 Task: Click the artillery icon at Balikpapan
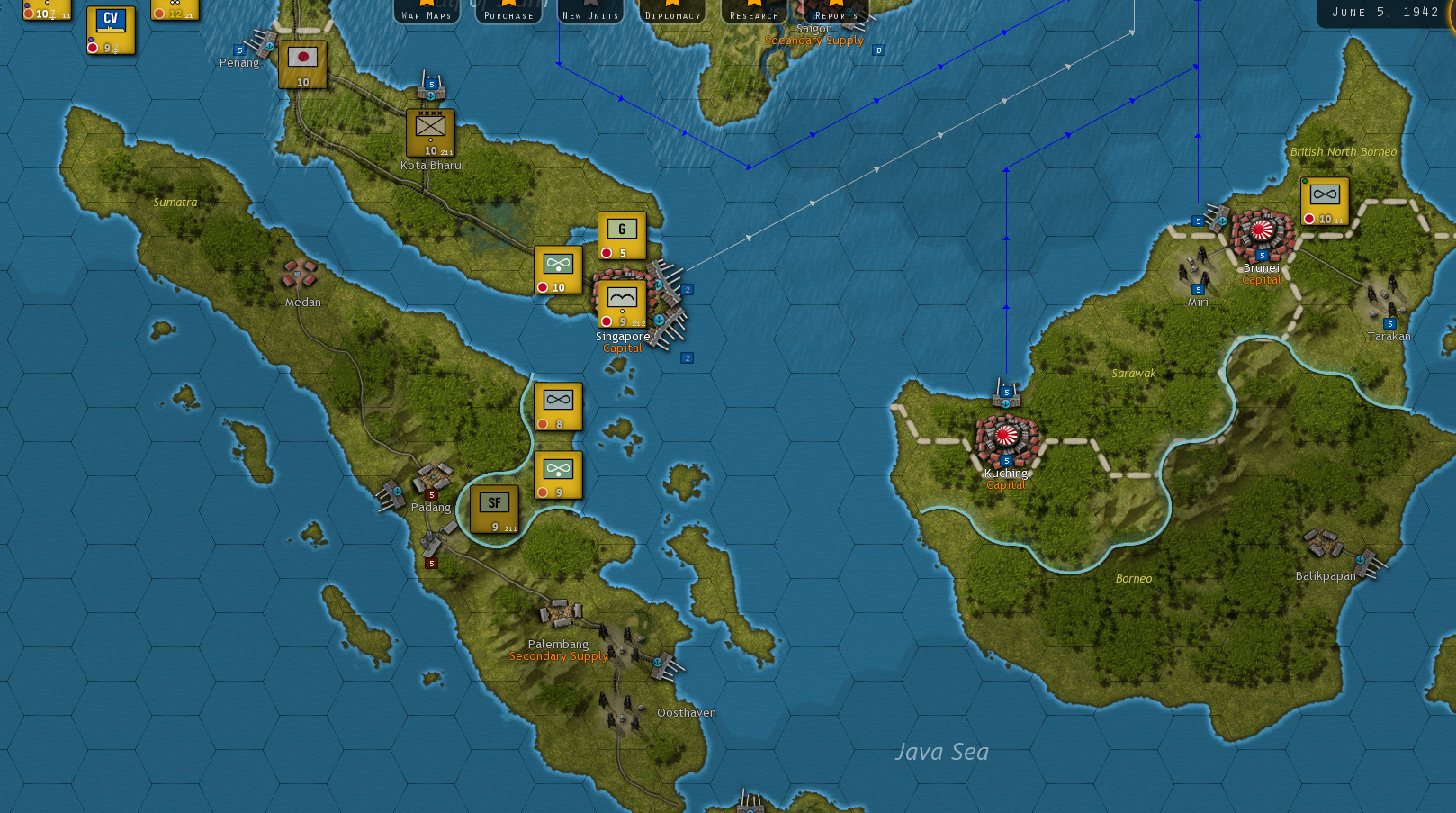pos(1323,543)
